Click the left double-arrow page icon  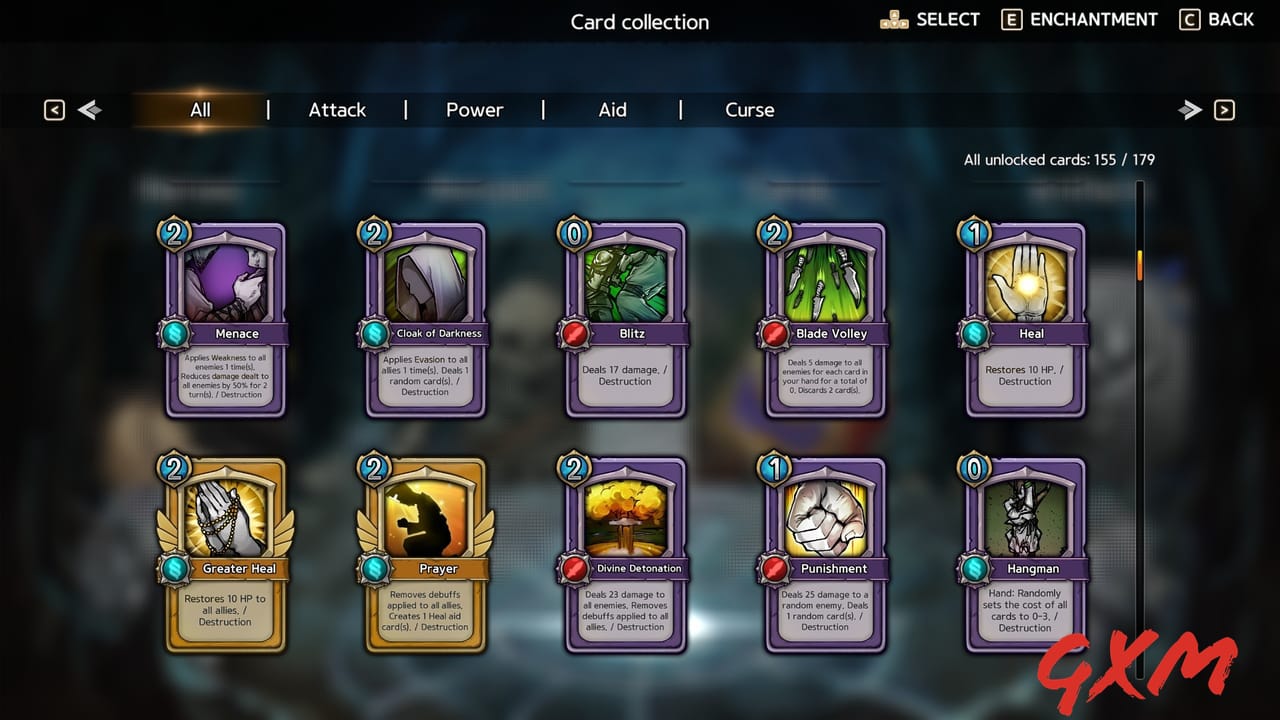tap(89, 110)
